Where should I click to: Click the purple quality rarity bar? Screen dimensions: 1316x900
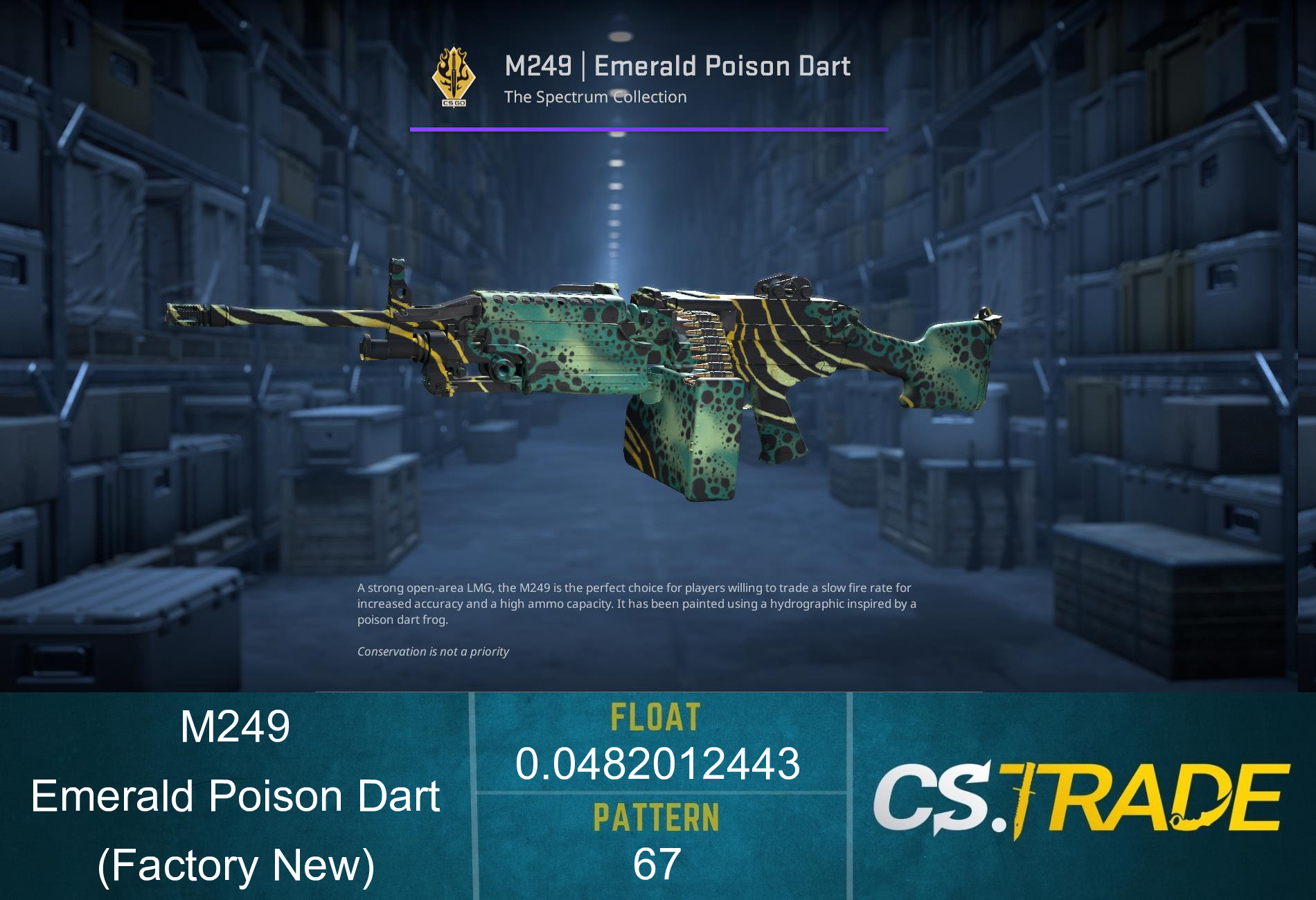pyautogui.click(x=649, y=128)
